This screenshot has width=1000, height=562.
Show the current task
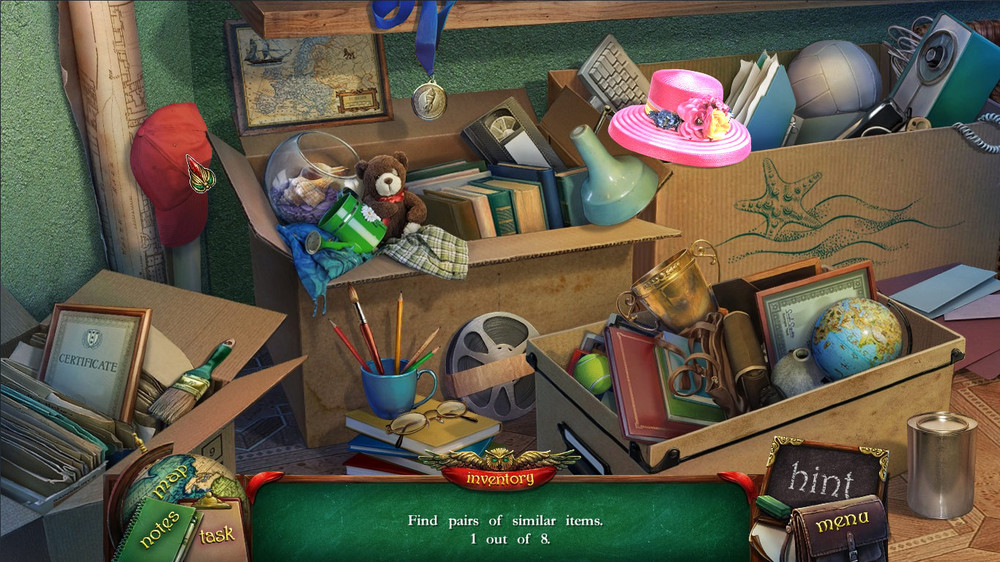point(216,534)
